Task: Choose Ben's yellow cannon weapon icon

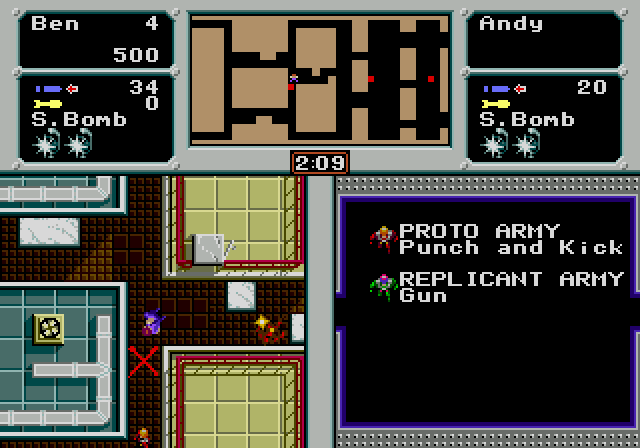Action: pos(49,103)
